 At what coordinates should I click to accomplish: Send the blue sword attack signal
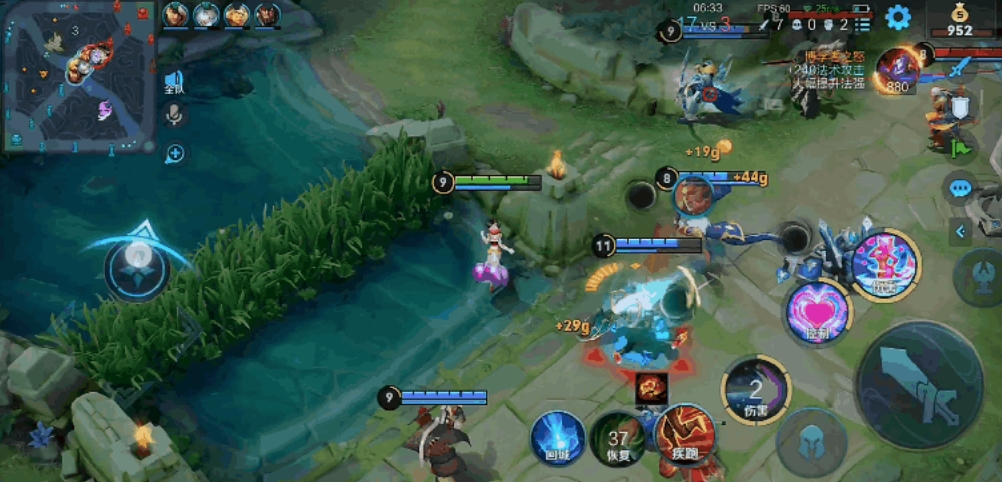click(960, 68)
